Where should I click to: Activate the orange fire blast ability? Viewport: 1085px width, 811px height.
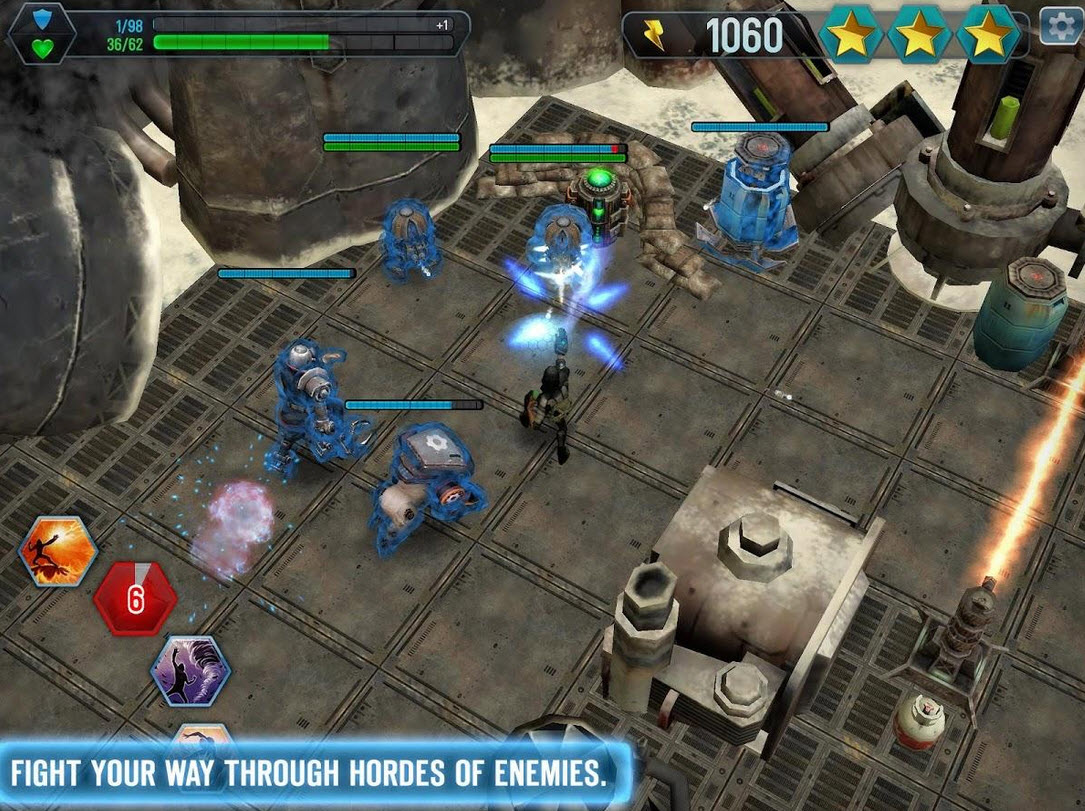click(x=59, y=552)
